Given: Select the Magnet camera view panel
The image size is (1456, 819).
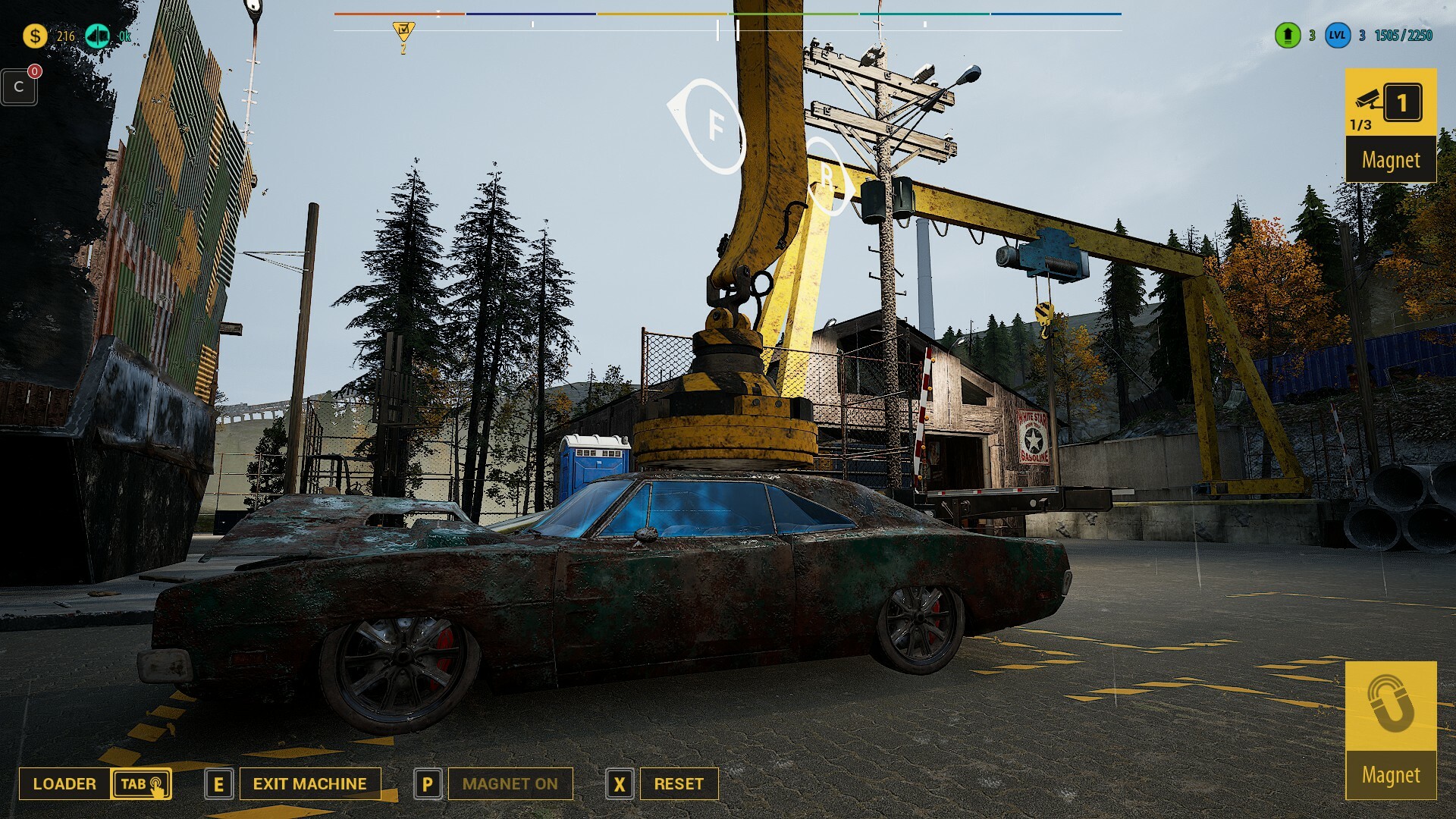Looking at the screenshot, I should tap(1390, 125).
